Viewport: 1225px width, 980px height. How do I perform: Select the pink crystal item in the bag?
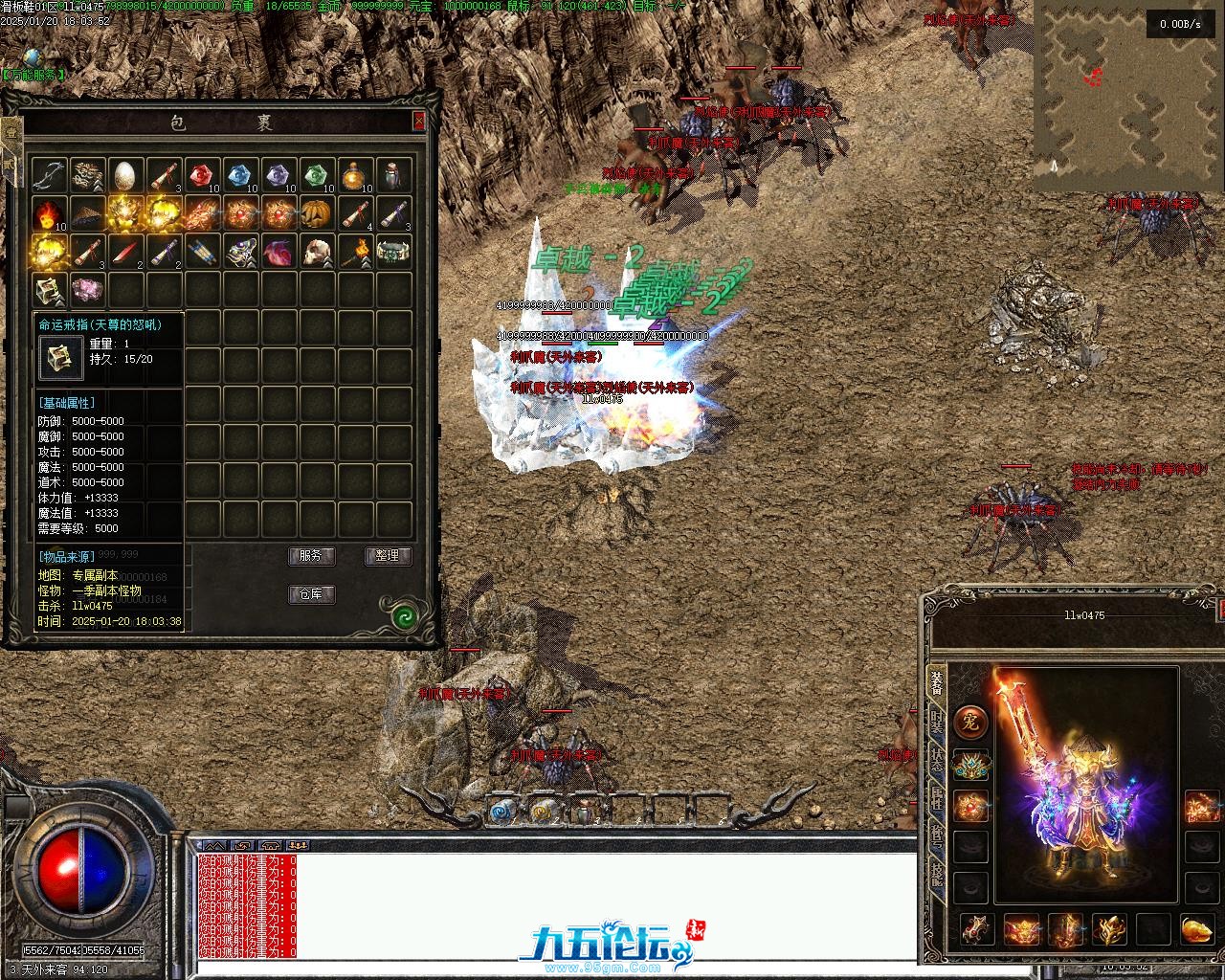coord(88,289)
